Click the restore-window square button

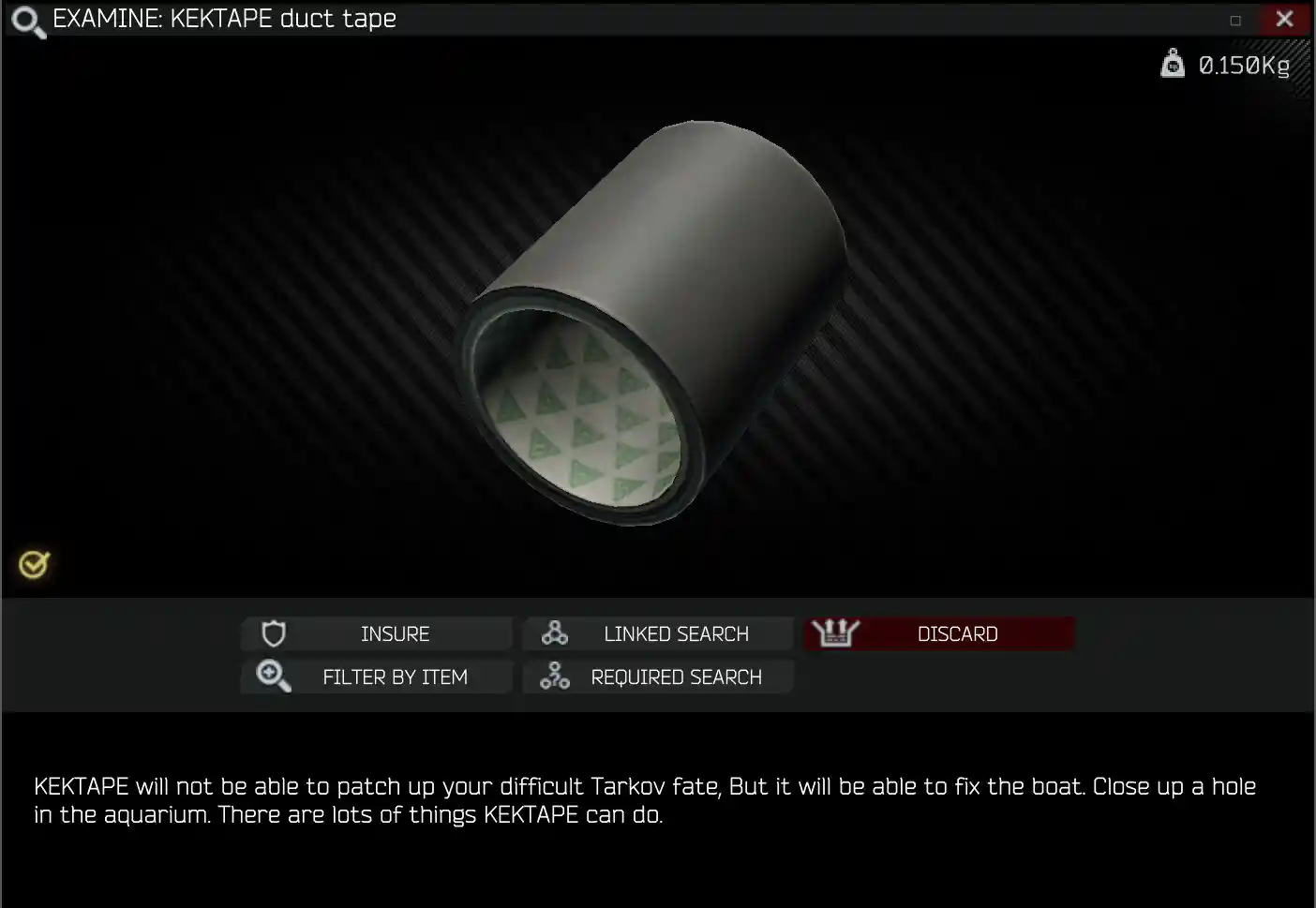[1234, 19]
